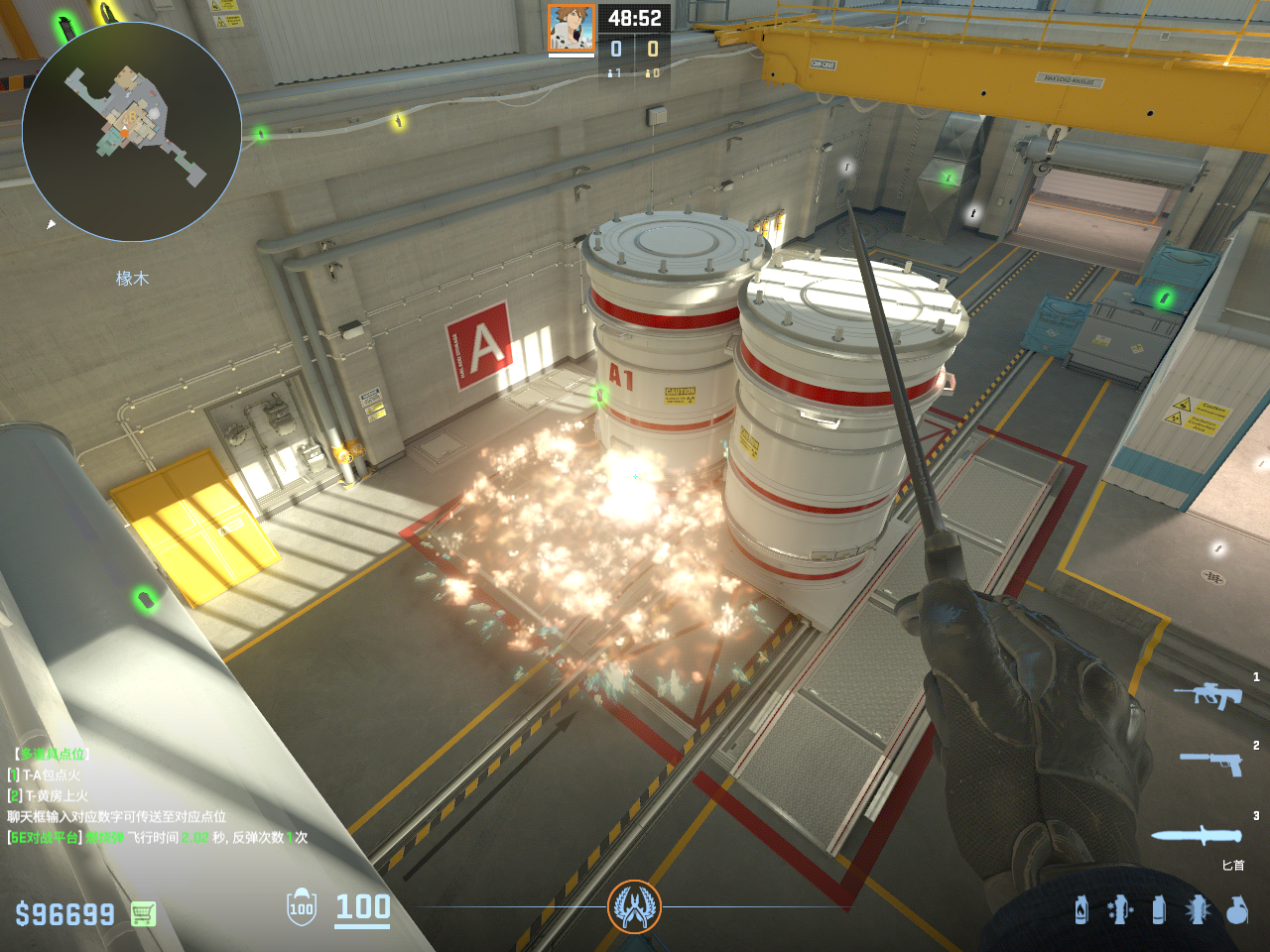Equip the round HE grenade icon
1270x952 pixels.
[x=1236, y=909]
